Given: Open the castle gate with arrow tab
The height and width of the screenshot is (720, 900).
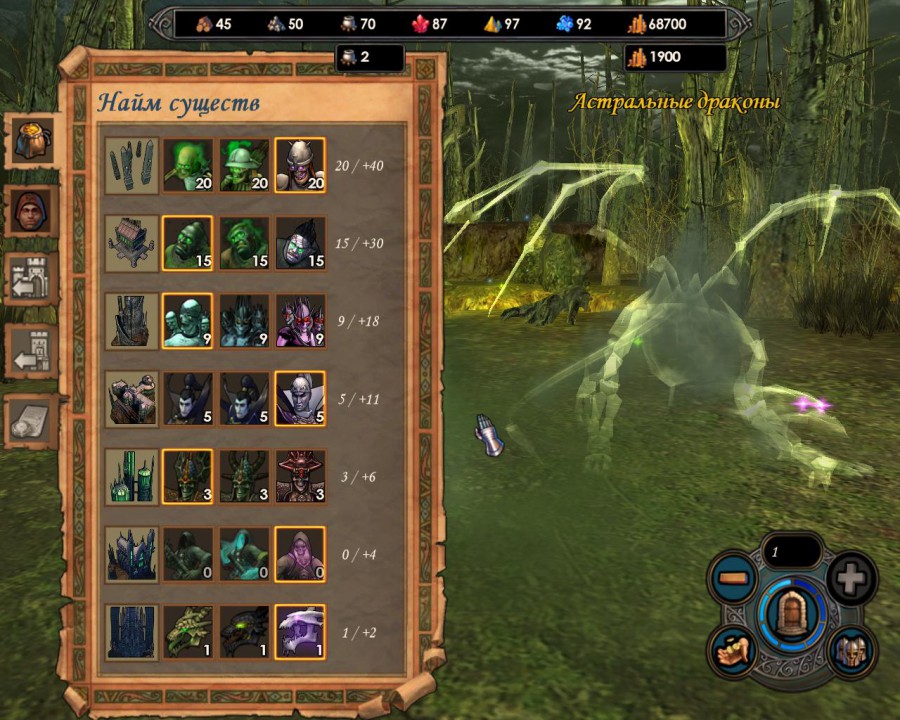Looking at the screenshot, I should [31, 280].
